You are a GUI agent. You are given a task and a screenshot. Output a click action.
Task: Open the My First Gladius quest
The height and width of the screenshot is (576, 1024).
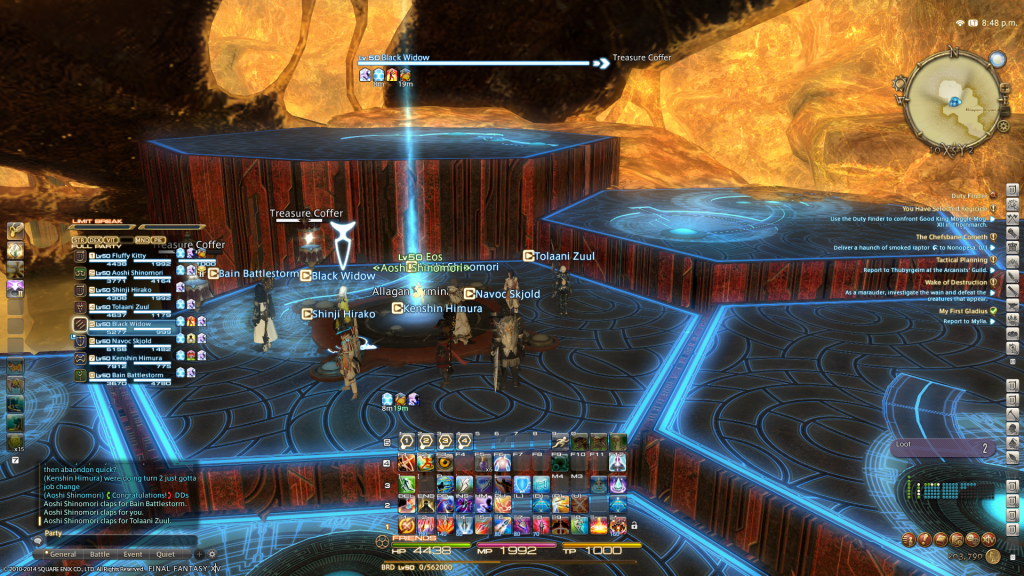(x=963, y=311)
